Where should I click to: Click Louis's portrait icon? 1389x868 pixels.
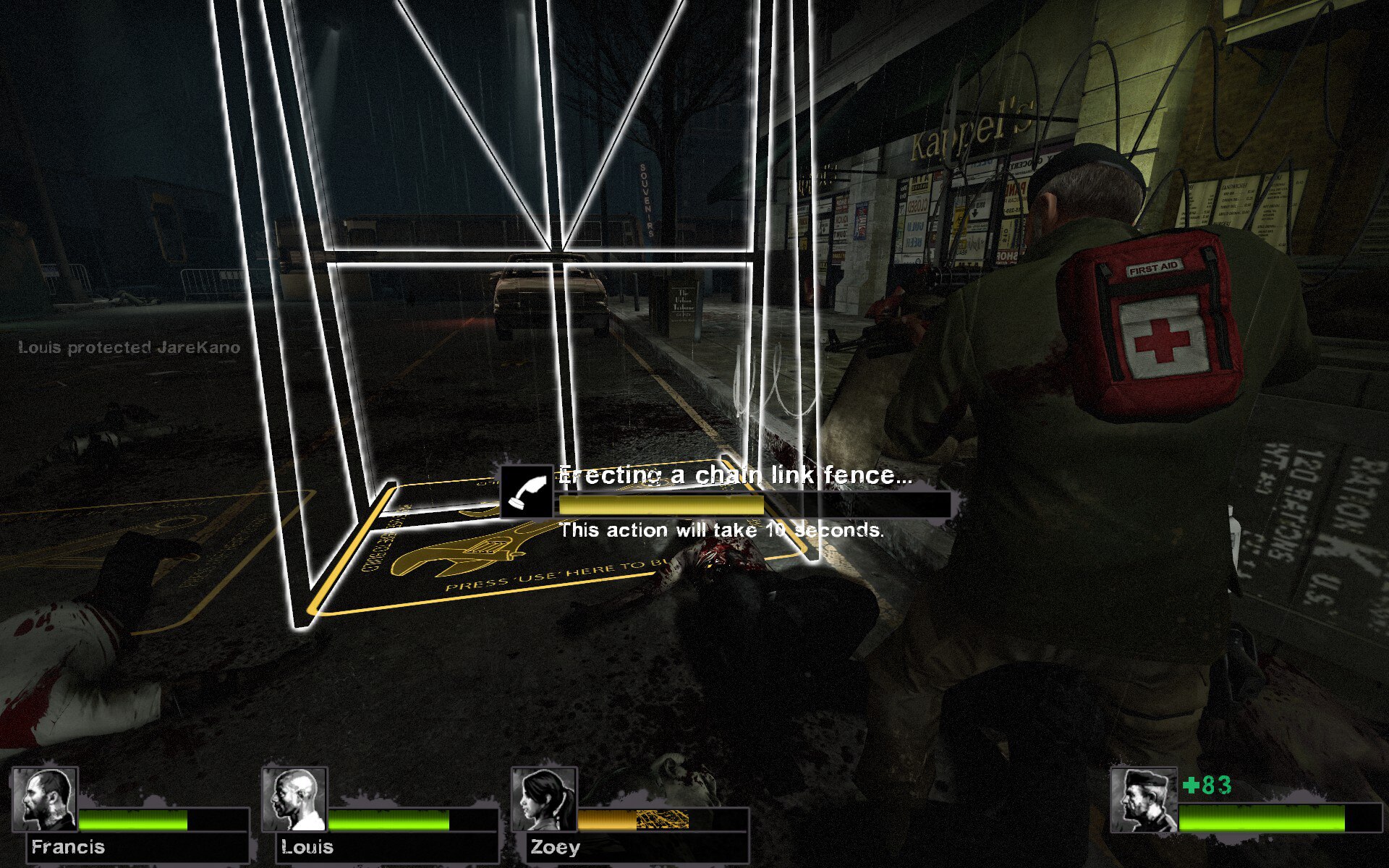294,801
